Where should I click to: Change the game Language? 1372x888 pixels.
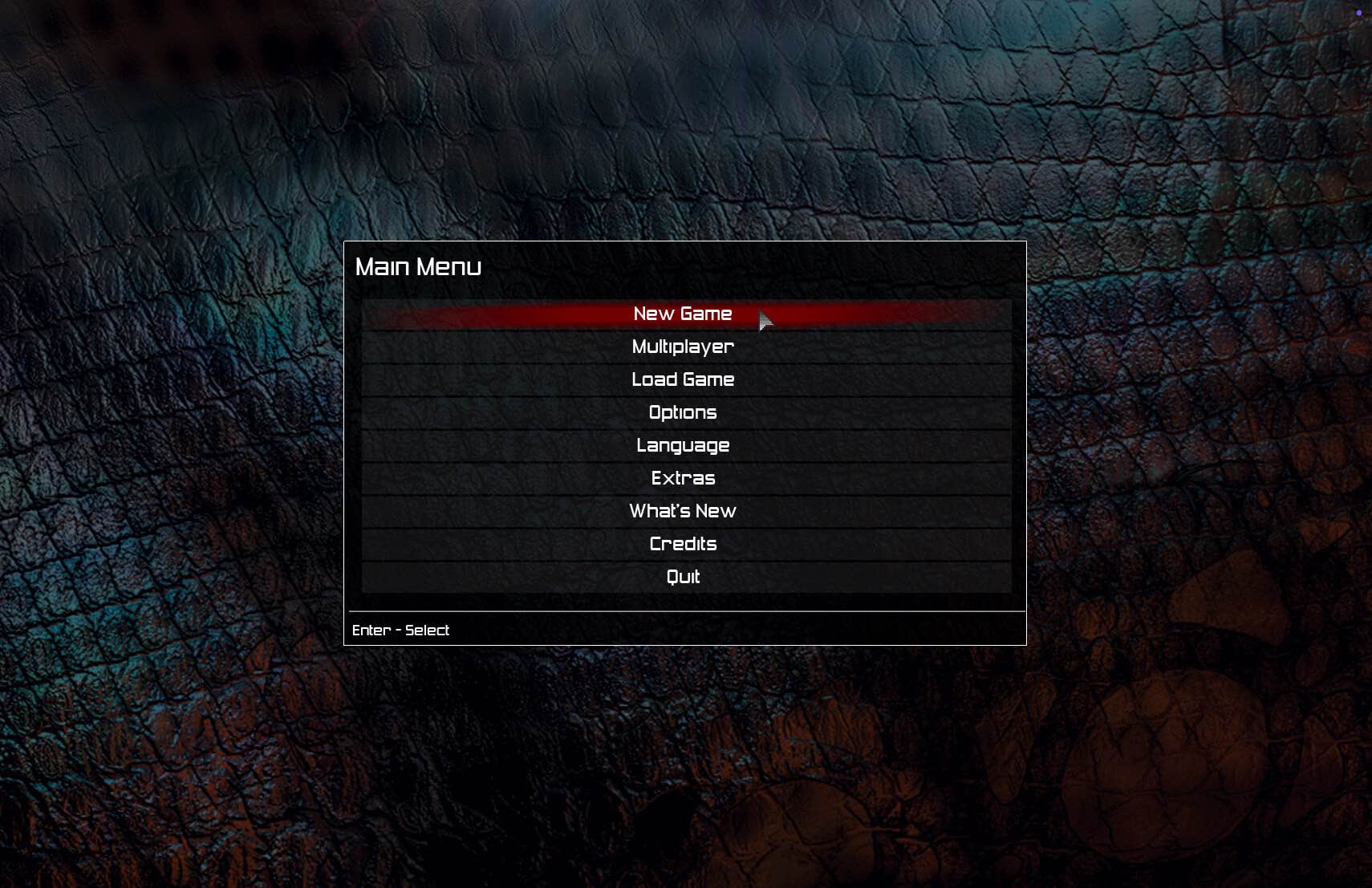(683, 445)
